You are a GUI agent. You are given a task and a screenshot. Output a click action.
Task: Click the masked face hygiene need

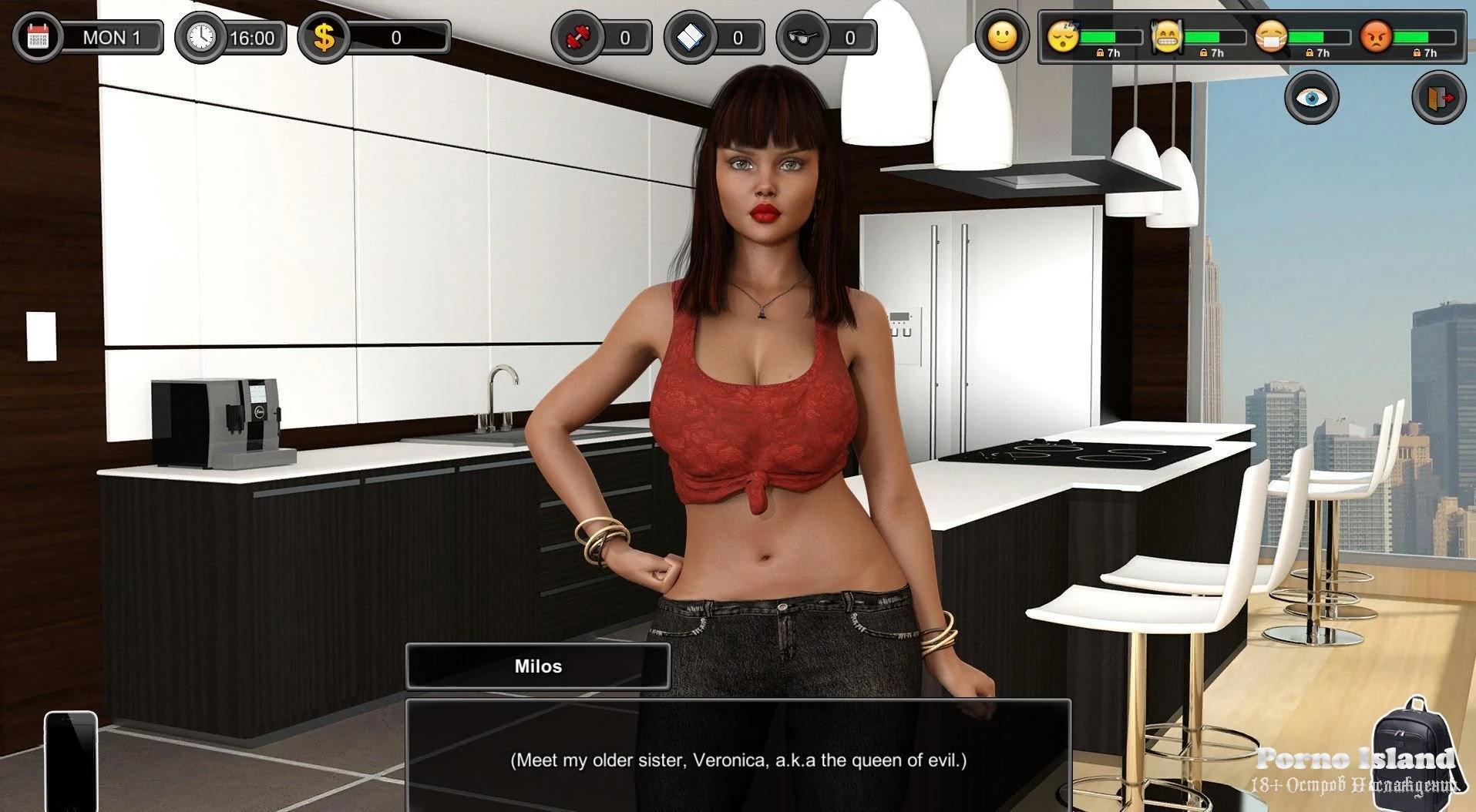(1270, 36)
